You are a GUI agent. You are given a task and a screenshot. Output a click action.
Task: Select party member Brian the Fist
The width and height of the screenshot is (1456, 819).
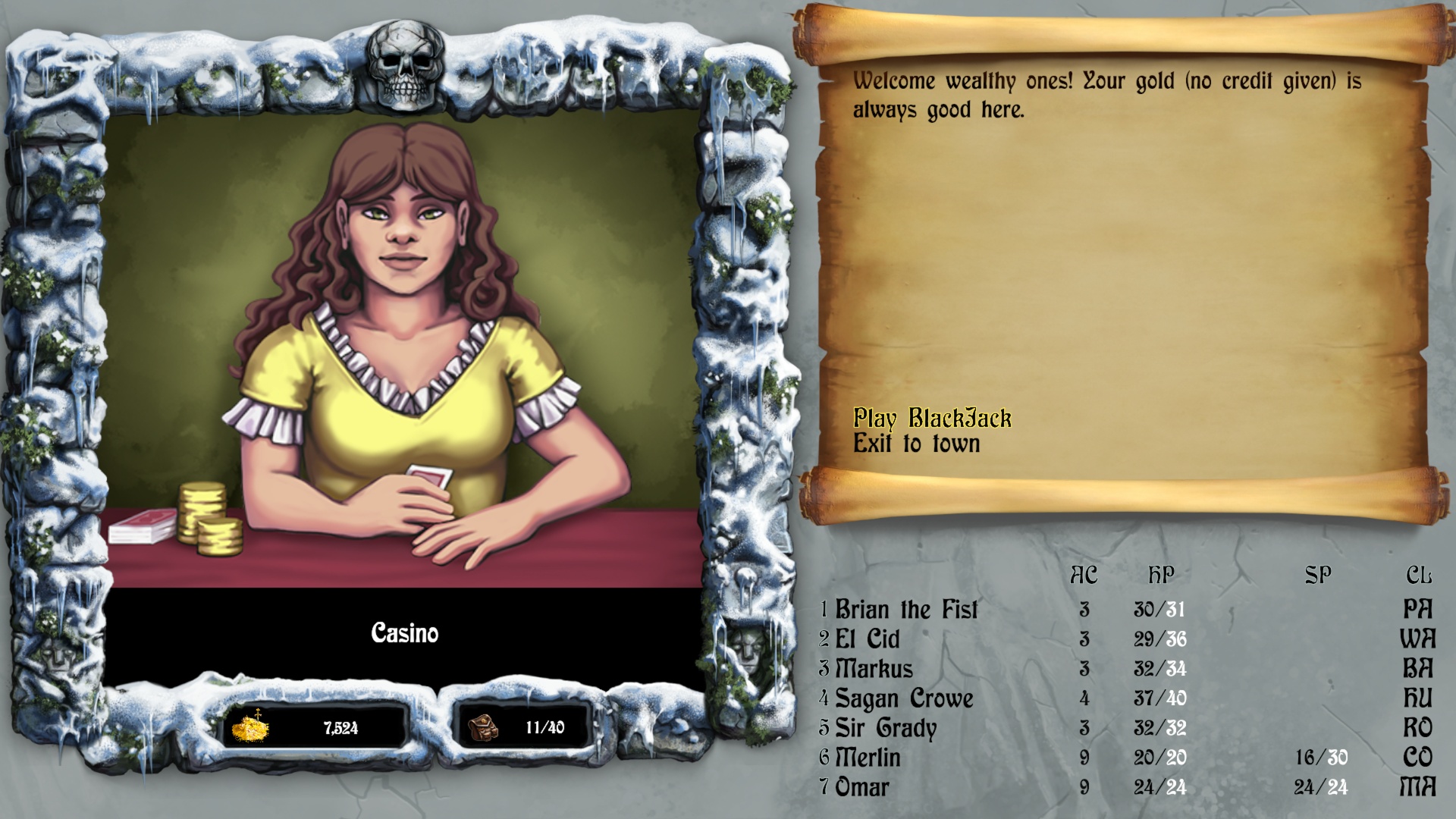coord(906,610)
